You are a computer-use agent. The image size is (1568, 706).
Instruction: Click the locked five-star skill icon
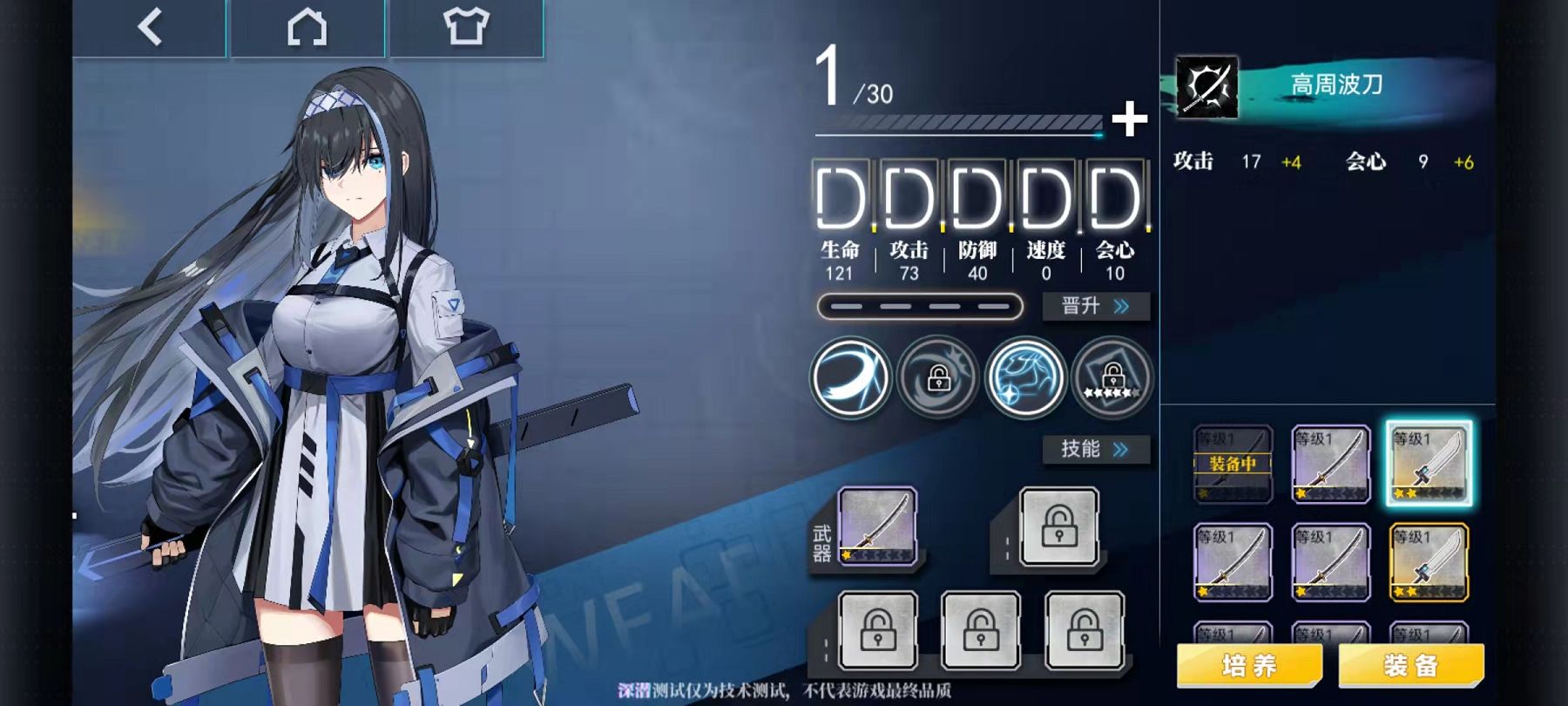[1112, 378]
